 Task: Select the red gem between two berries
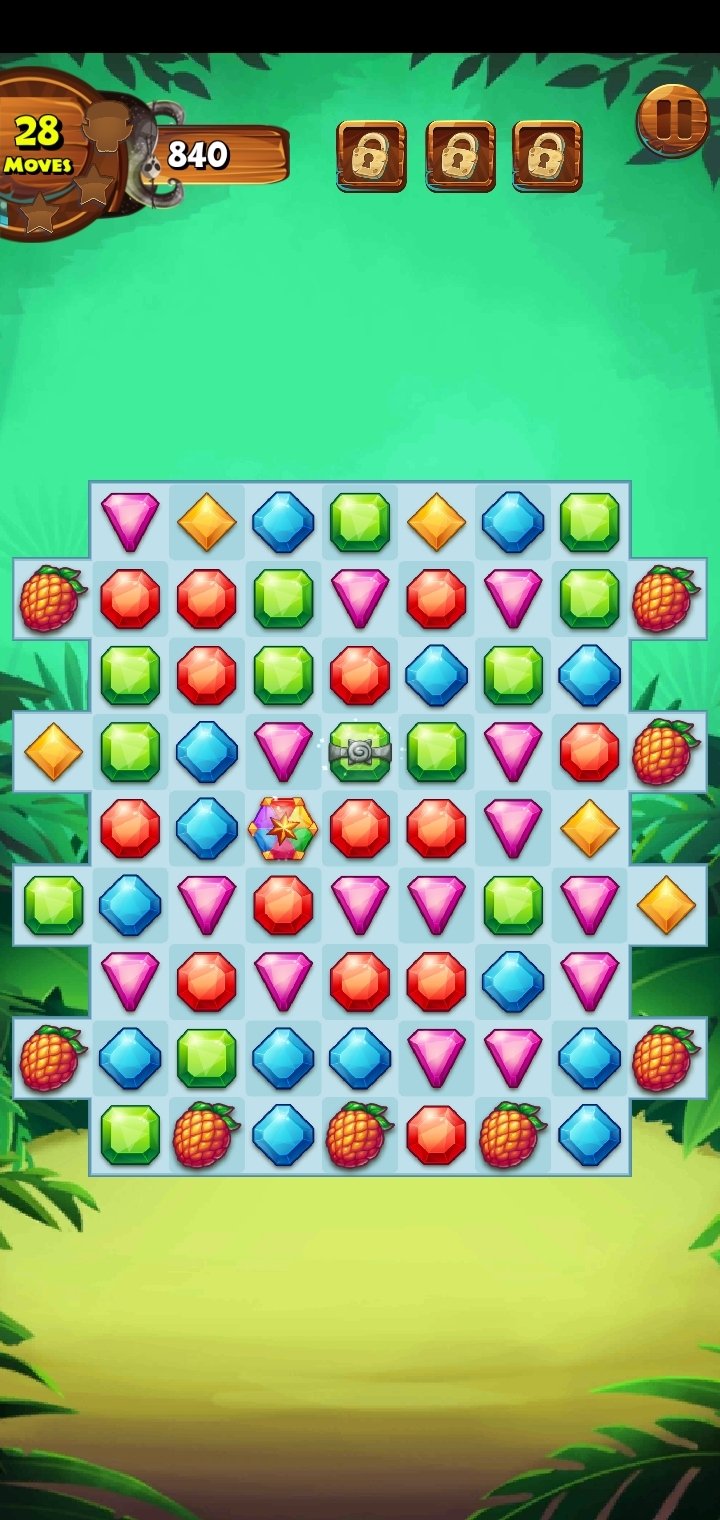pyautogui.click(x=436, y=1134)
